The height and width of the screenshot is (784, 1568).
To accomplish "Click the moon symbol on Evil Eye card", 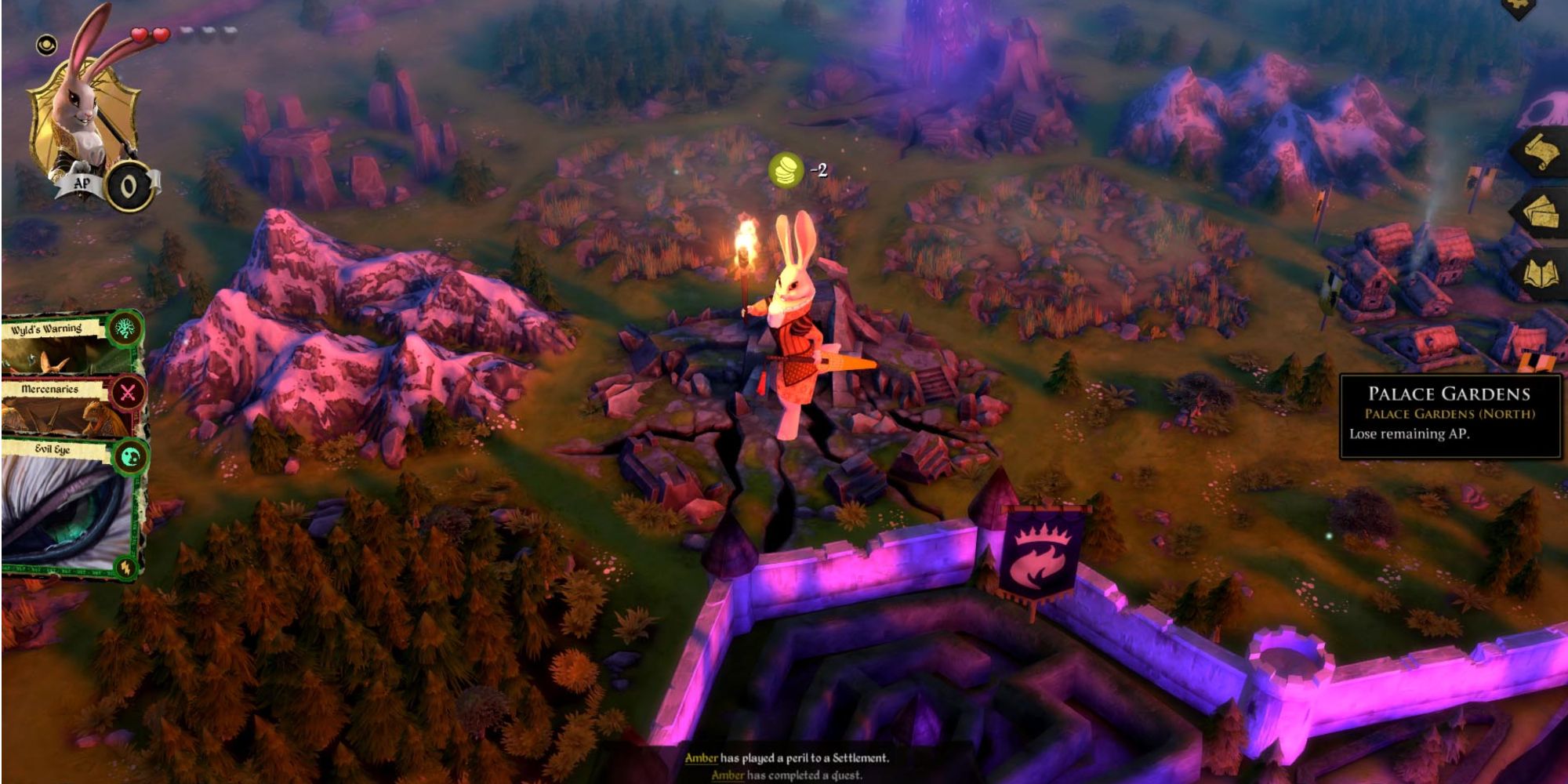I will pyautogui.click(x=129, y=455).
